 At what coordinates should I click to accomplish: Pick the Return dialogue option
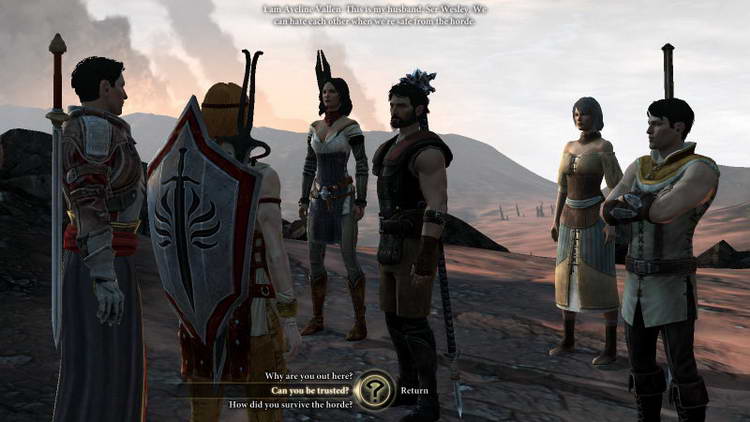414,391
